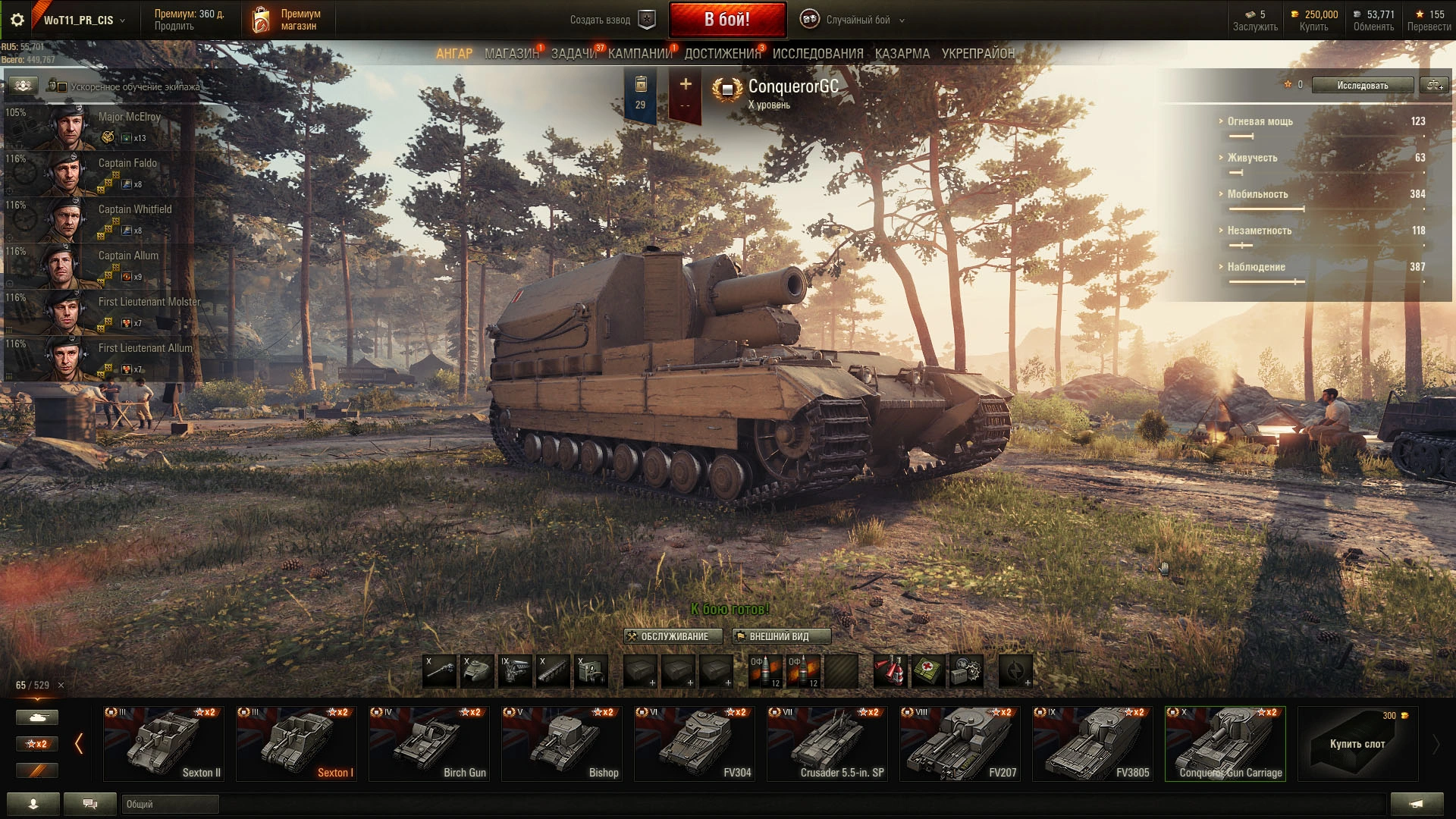
Task: Open the МАГАЗИН tab
Action: click(x=511, y=54)
